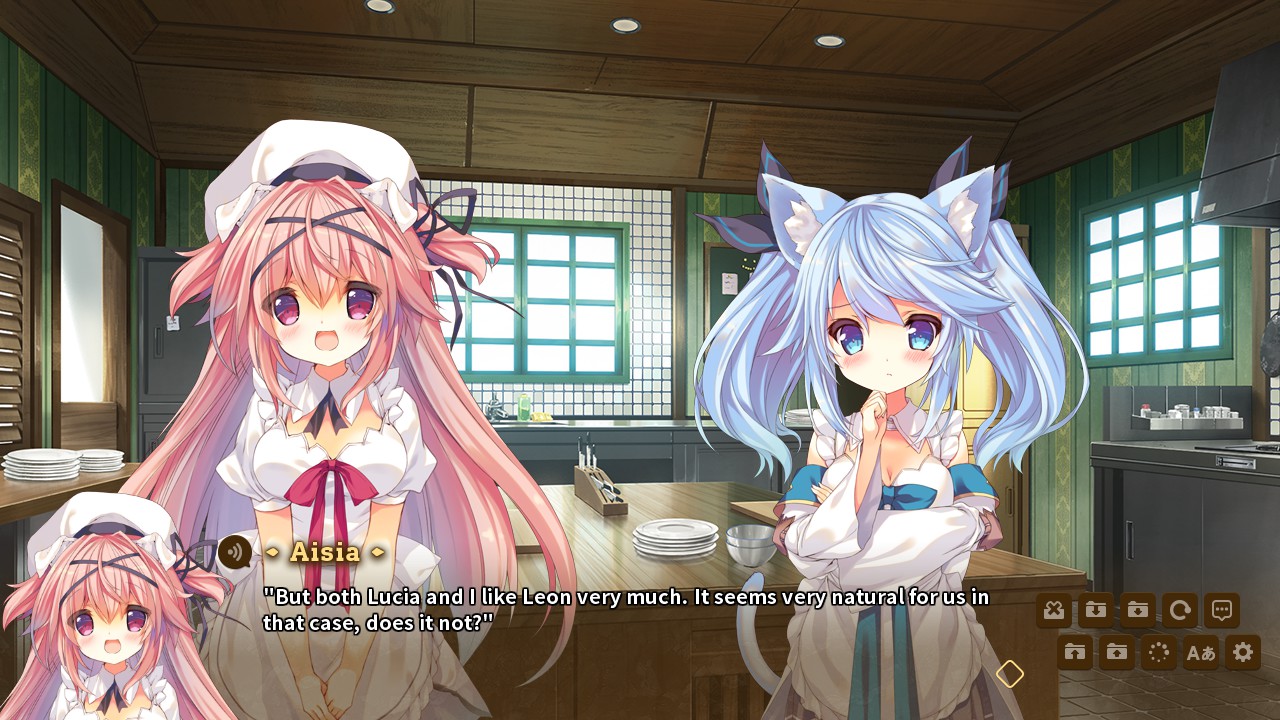This screenshot has height=720, width=1280.
Task: Click Aisia's character sprite
Action: tap(330, 350)
